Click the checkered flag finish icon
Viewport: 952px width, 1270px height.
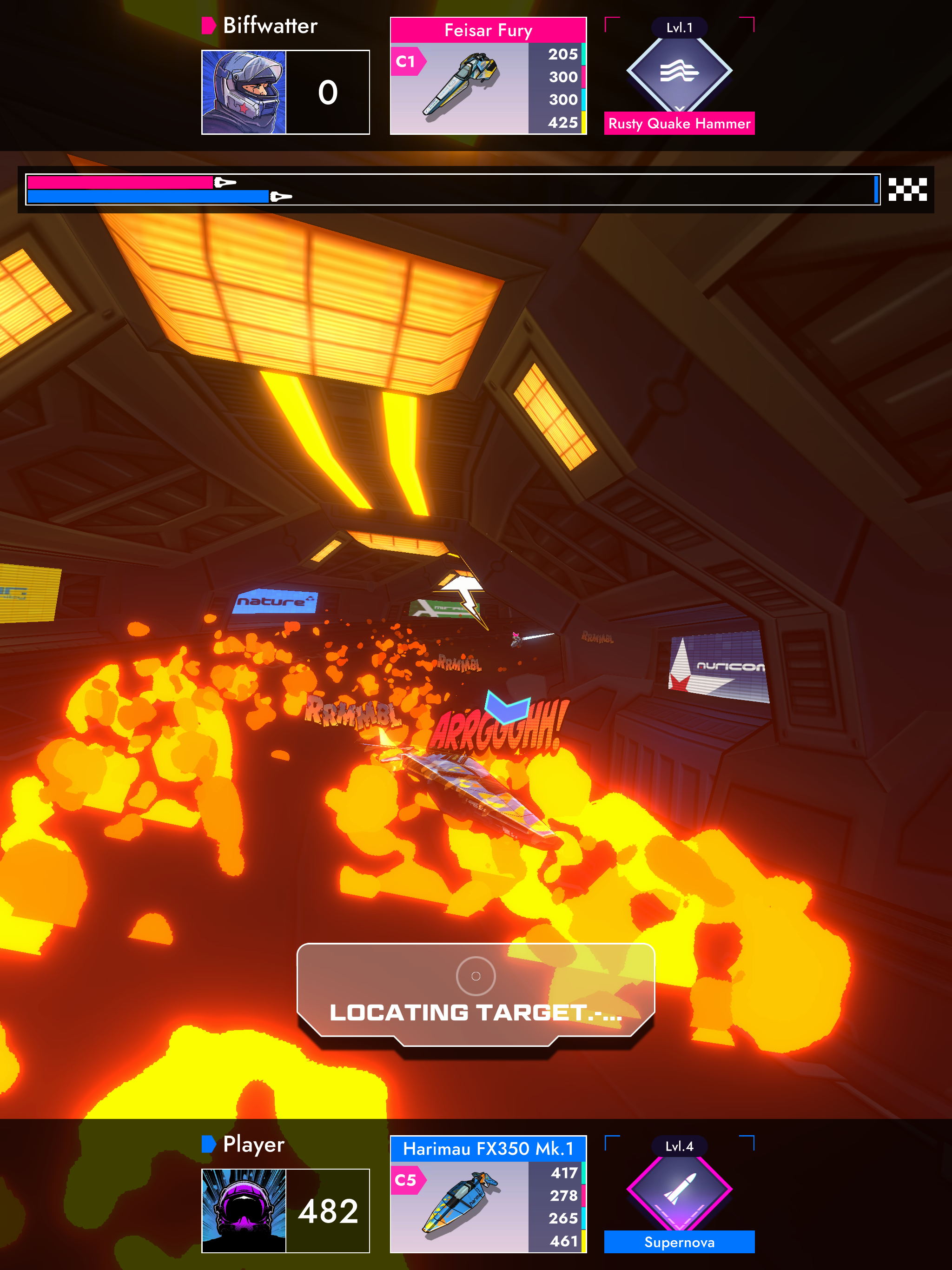pos(908,190)
